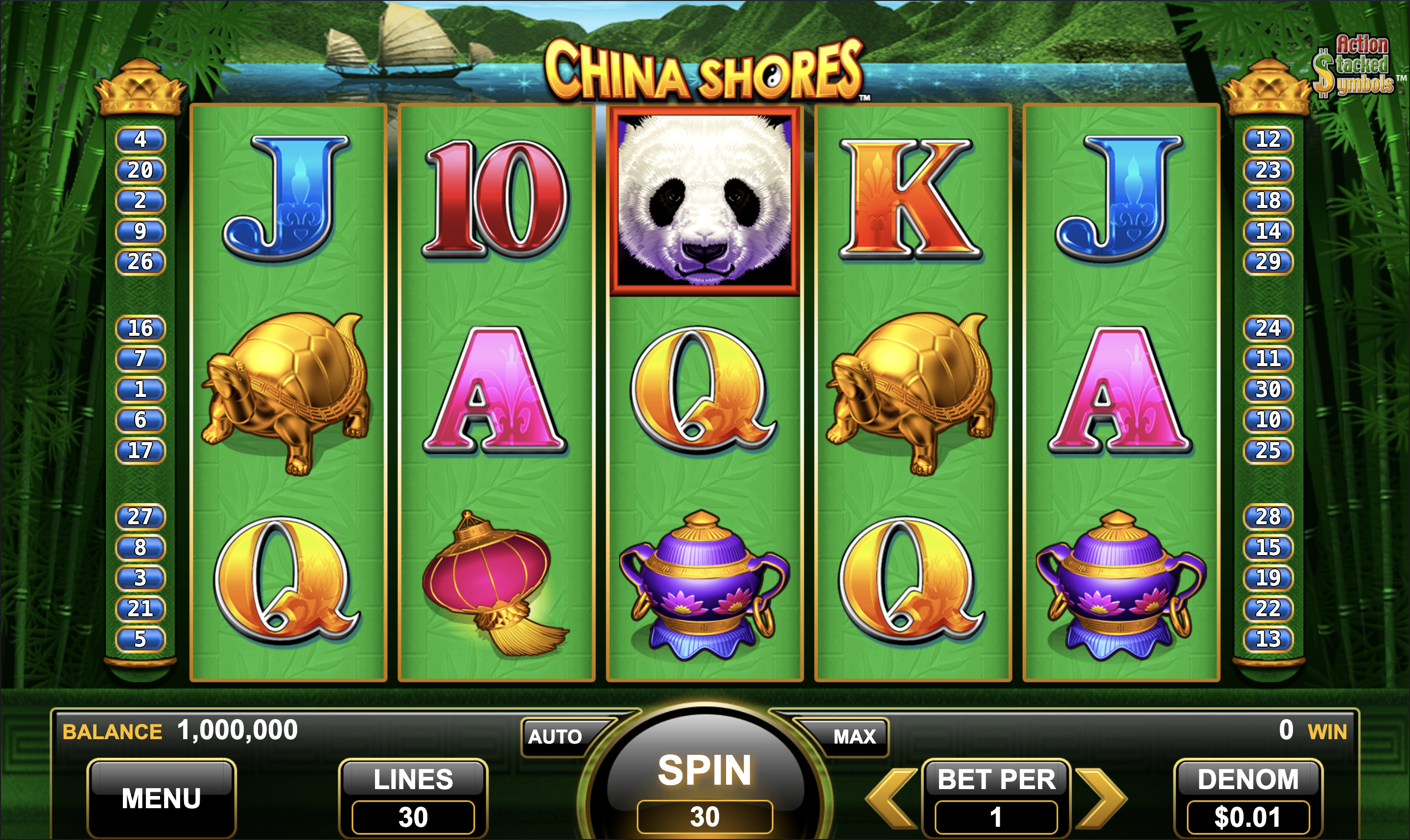Open the MENU button
This screenshot has width=1410, height=840.
tap(162, 798)
